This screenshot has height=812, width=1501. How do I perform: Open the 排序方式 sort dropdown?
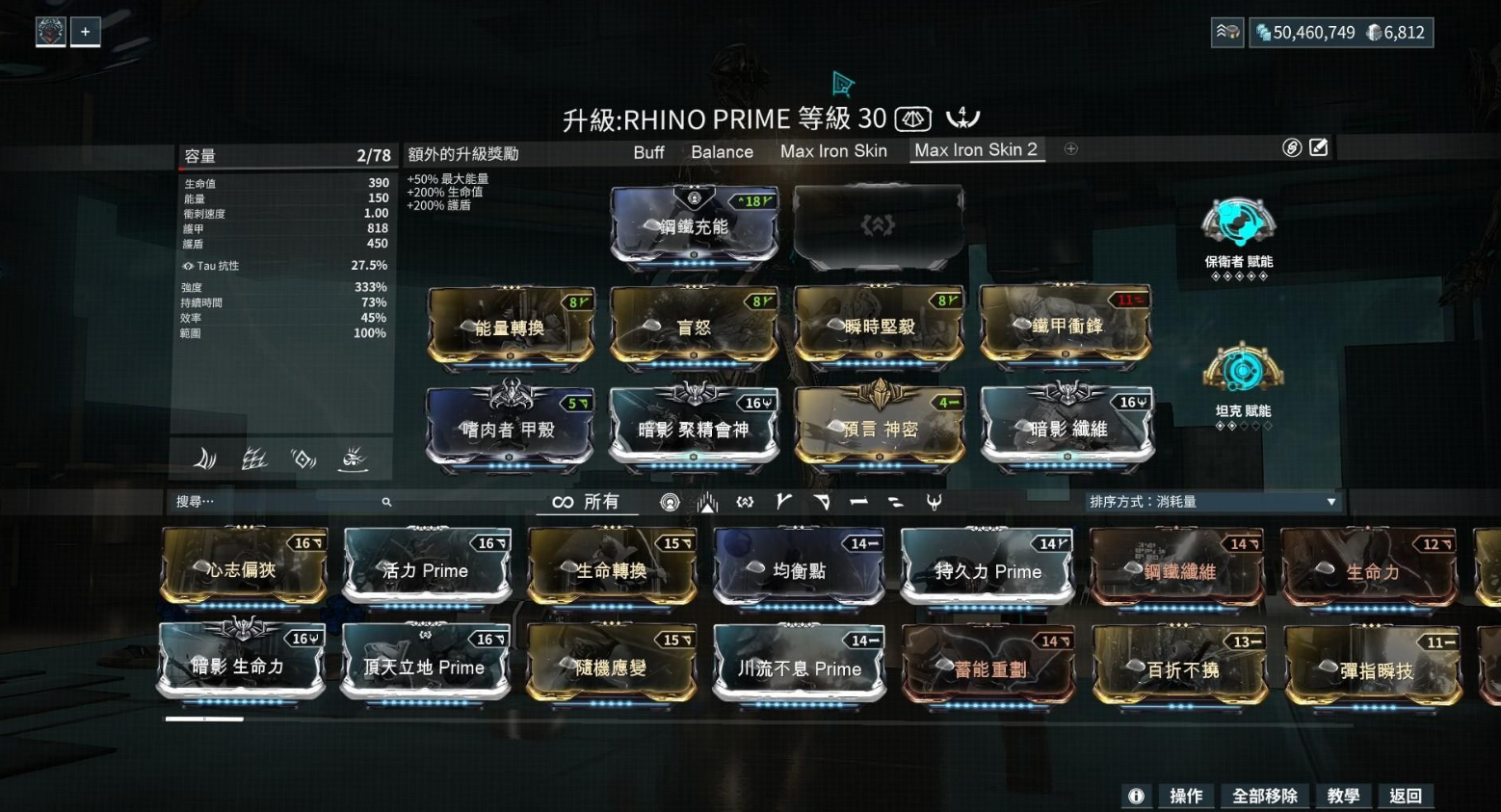(1212, 502)
